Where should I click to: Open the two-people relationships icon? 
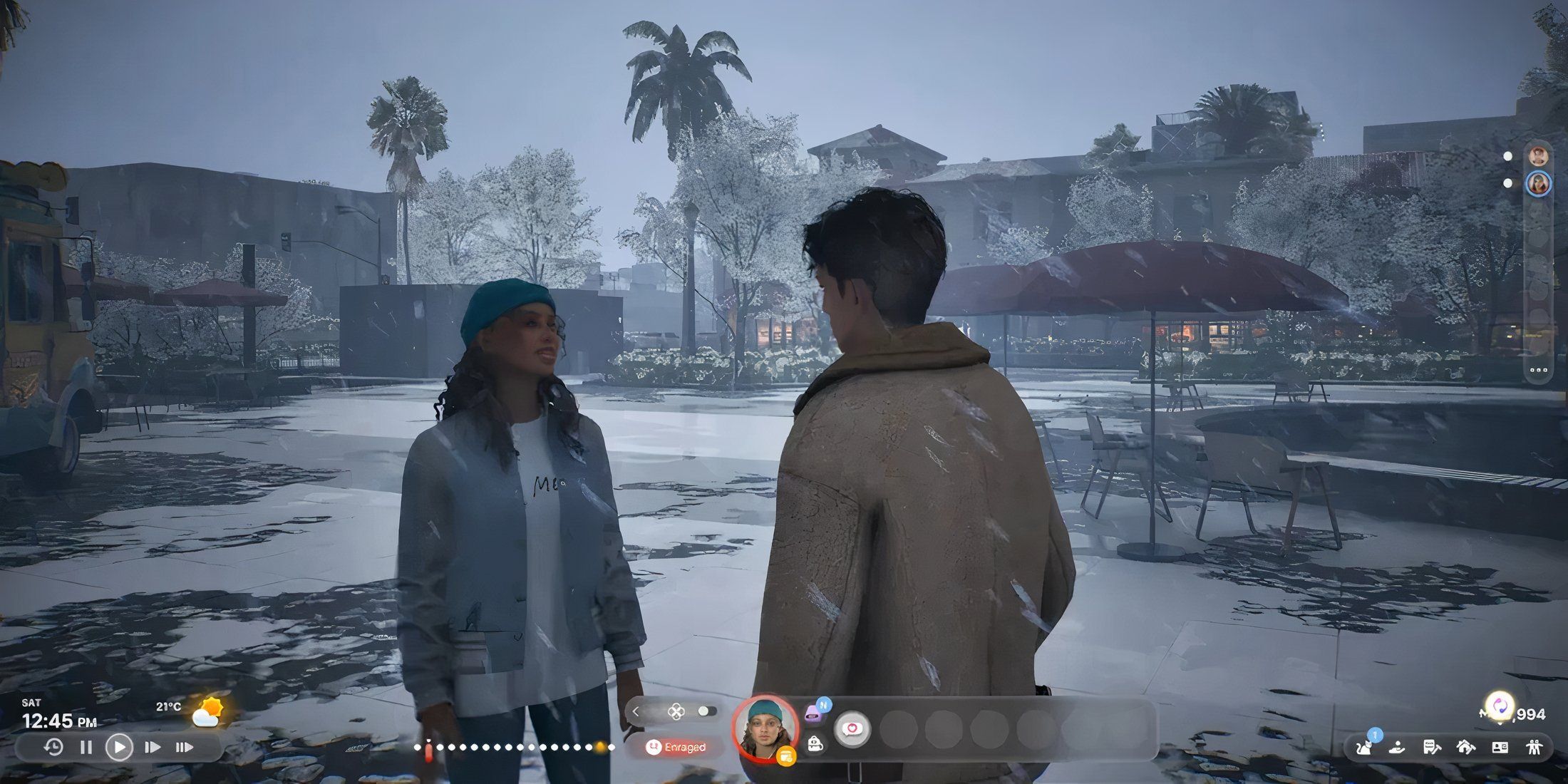coord(1535,747)
